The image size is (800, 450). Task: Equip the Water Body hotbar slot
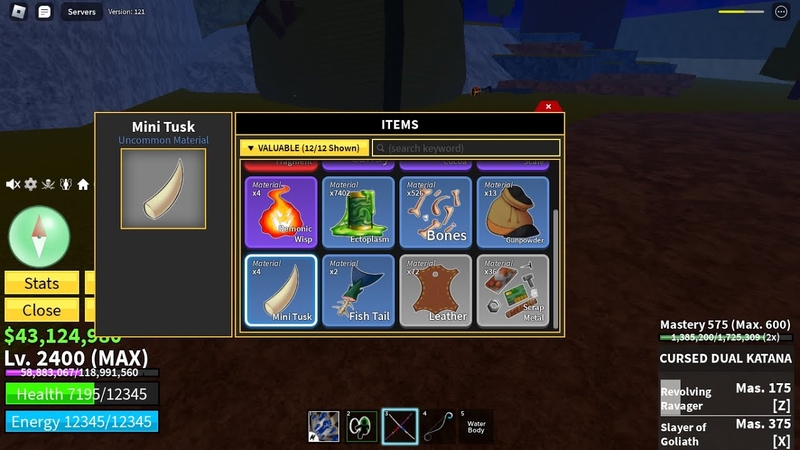pos(476,427)
